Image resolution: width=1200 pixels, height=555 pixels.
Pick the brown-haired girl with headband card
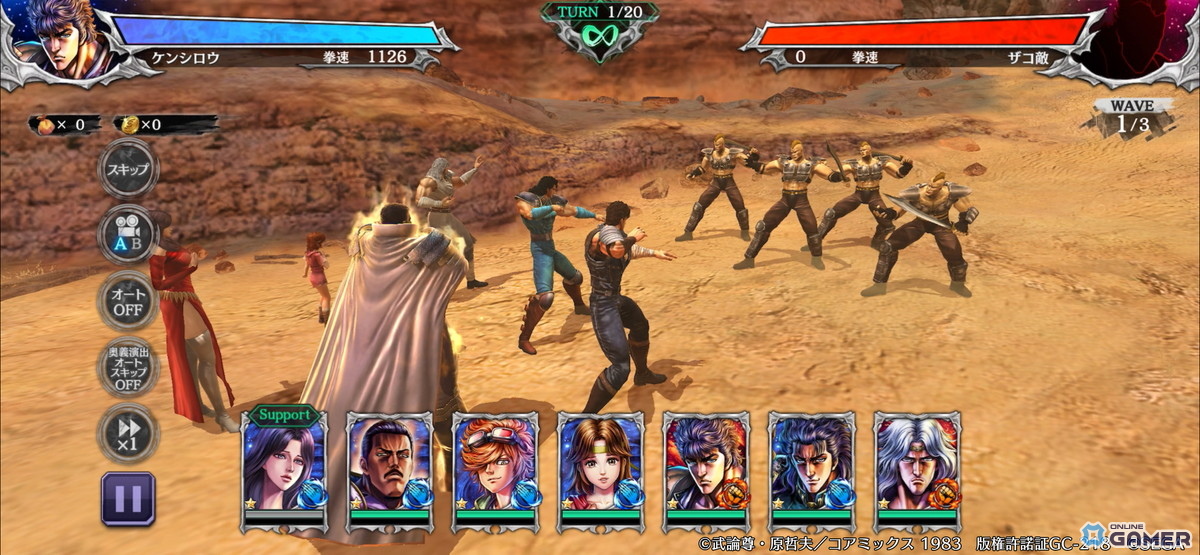(x=601, y=465)
